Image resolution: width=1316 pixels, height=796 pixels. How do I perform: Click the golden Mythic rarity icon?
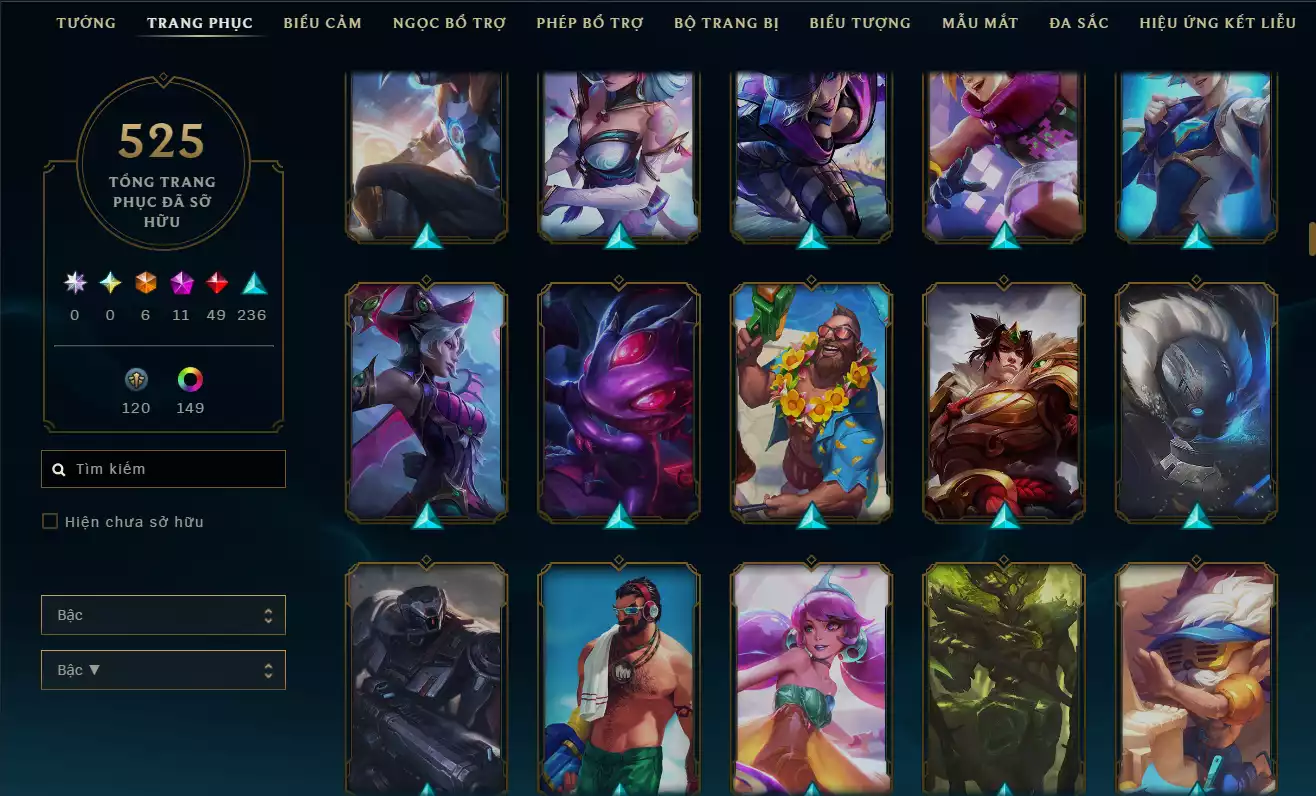(x=110, y=283)
